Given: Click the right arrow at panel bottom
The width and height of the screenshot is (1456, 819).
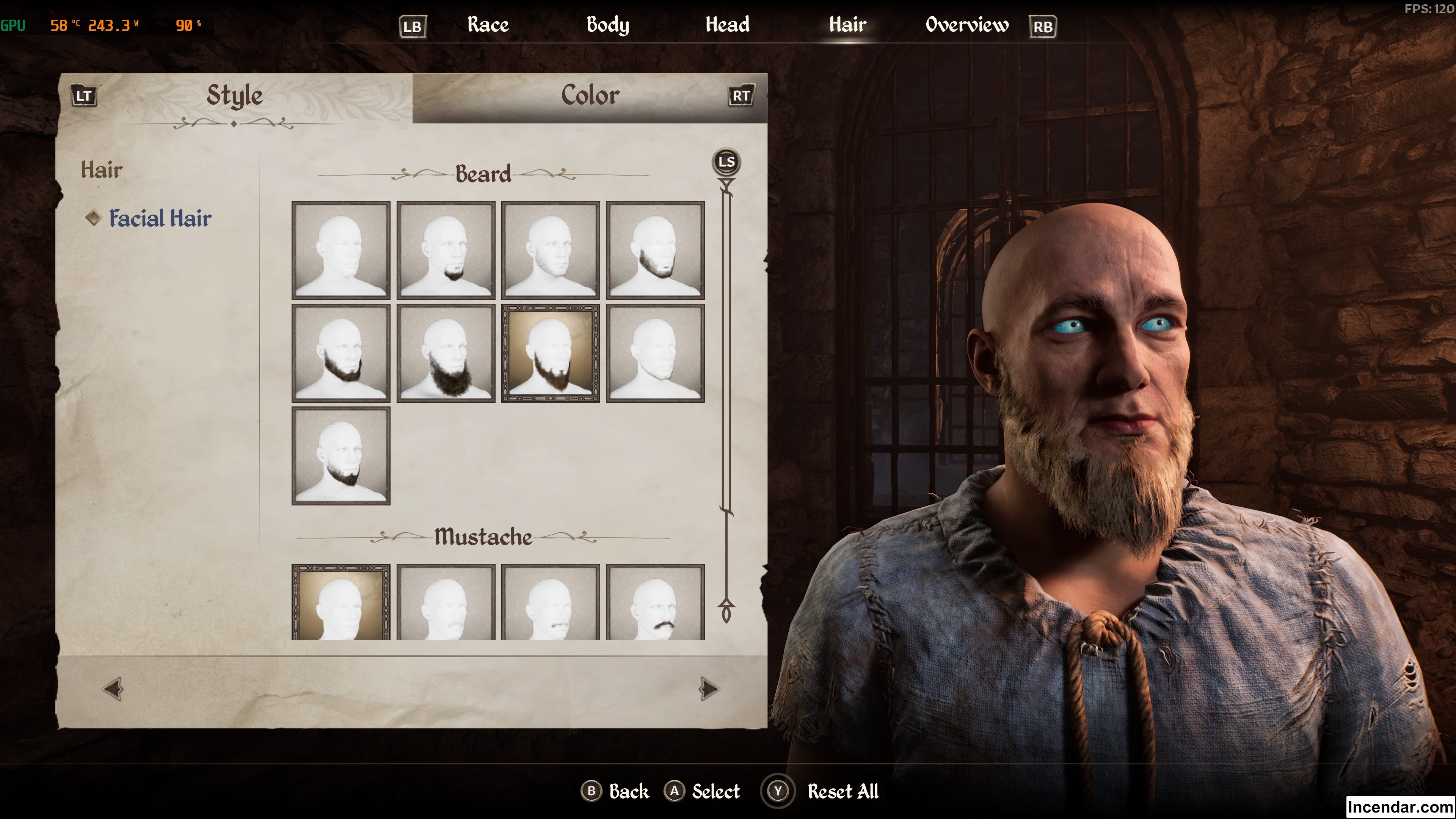Looking at the screenshot, I should click(709, 689).
